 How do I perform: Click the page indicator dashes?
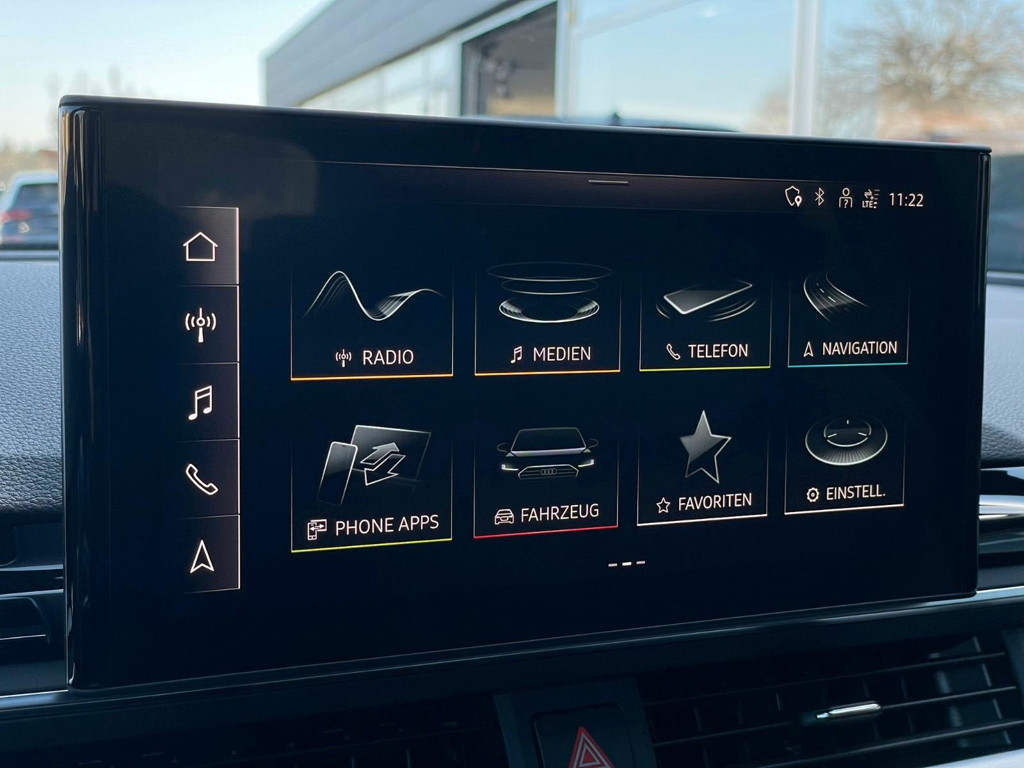[626, 564]
